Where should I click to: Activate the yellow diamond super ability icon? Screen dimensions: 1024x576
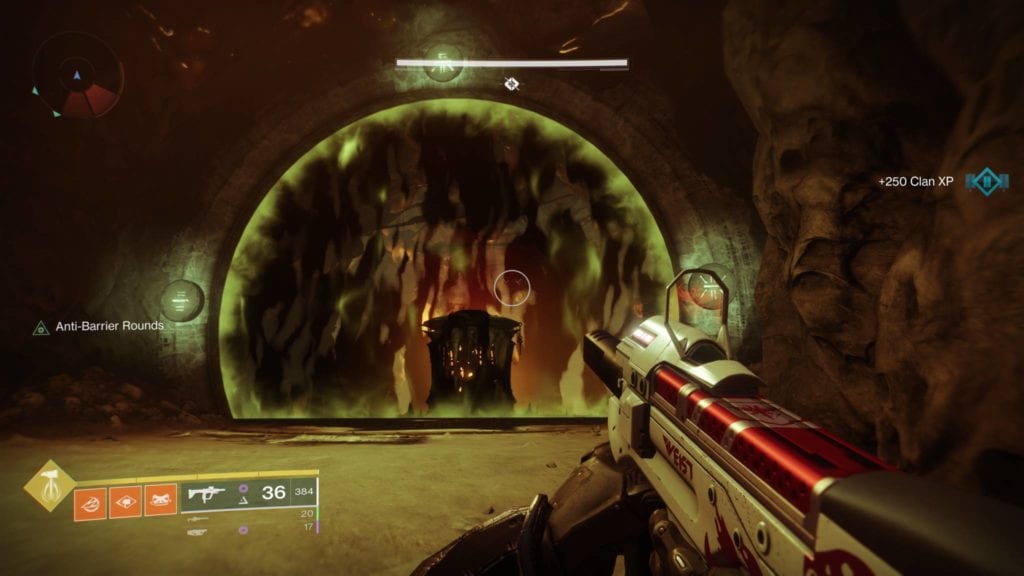48,485
